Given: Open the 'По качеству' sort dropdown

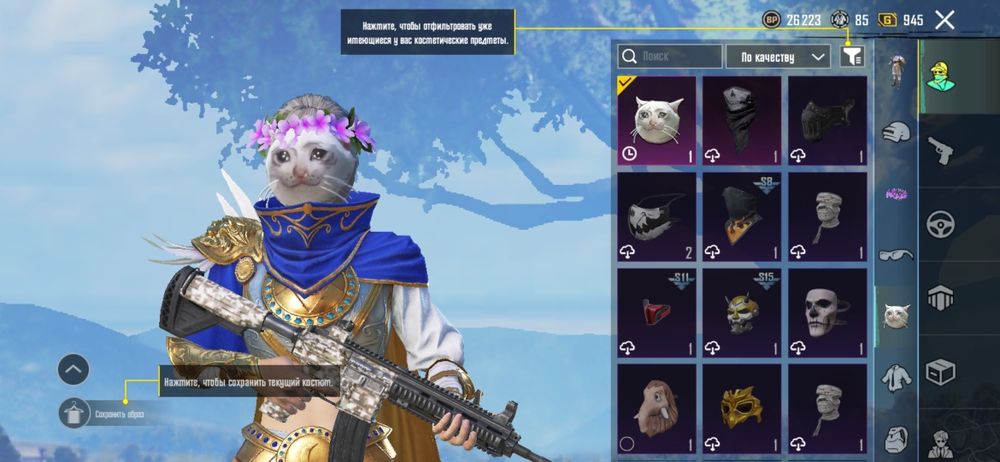Looking at the screenshot, I should [778, 56].
